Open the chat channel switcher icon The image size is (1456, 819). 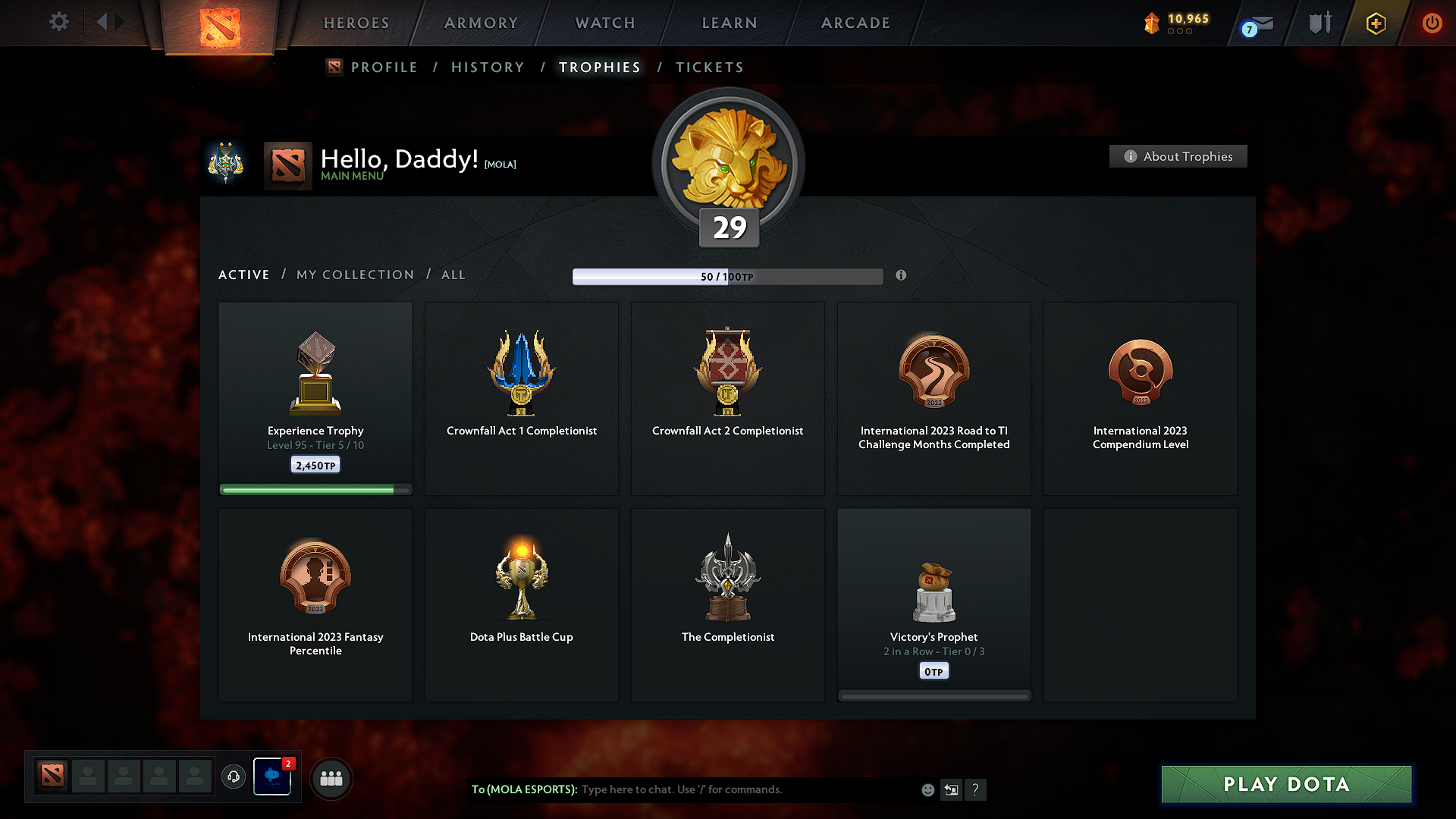[951, 789]
